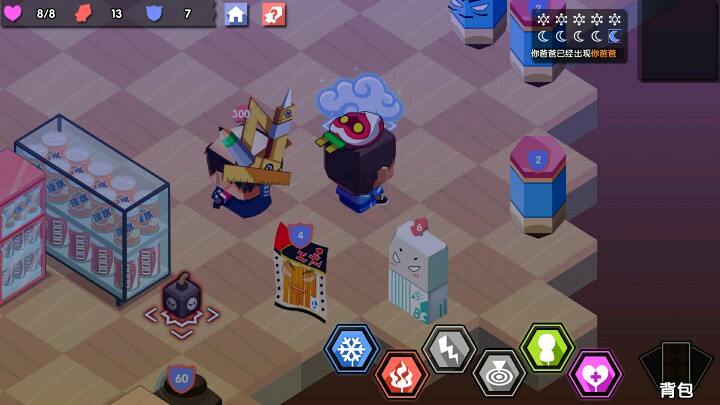This screenshot has height=405, width=720.
Task: Go to the home screen button
Action: pyautogui.click(x=236, y=14)
